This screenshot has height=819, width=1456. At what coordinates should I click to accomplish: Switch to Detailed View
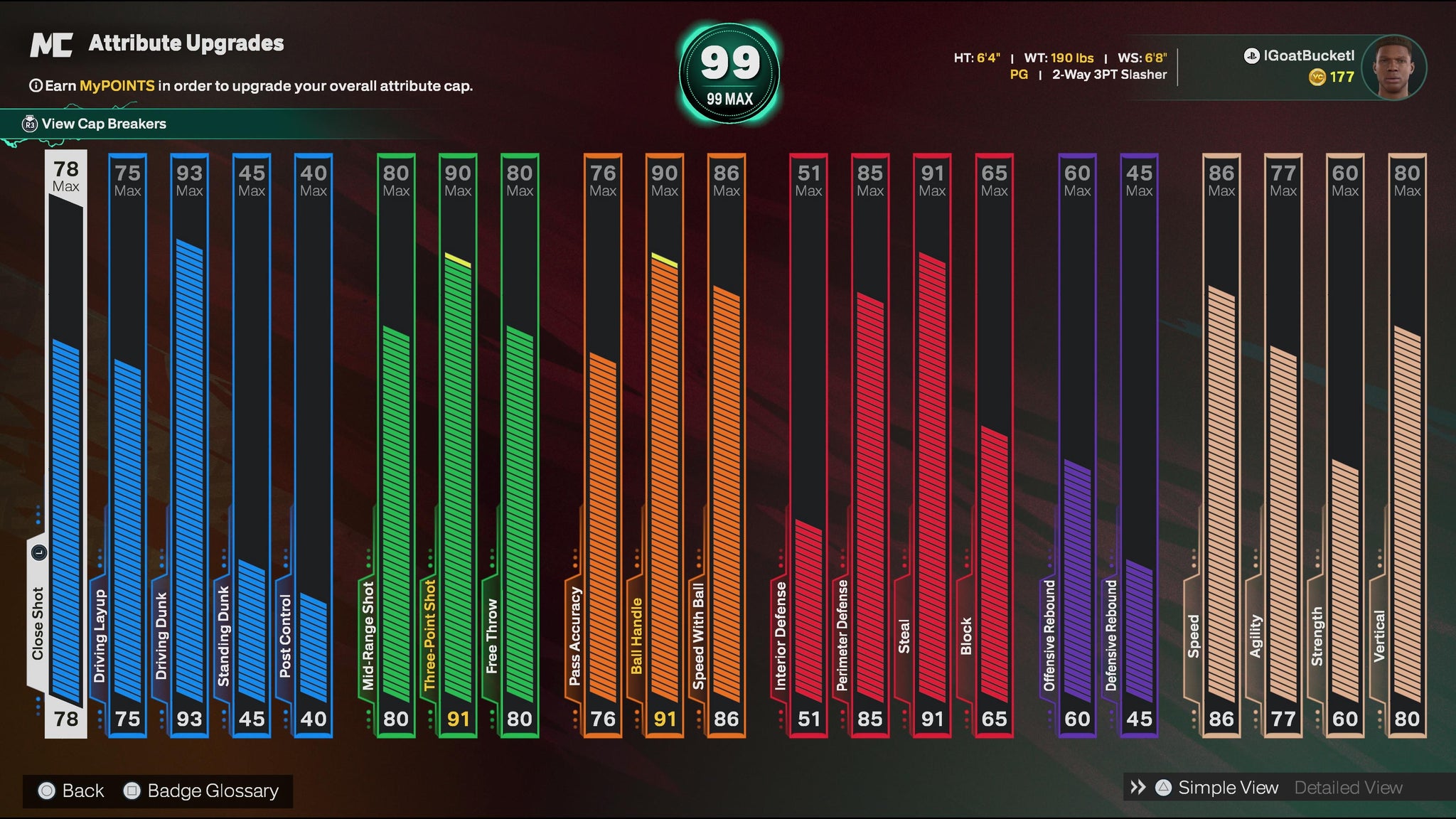pyautogui.click(x=1348, y=788)
